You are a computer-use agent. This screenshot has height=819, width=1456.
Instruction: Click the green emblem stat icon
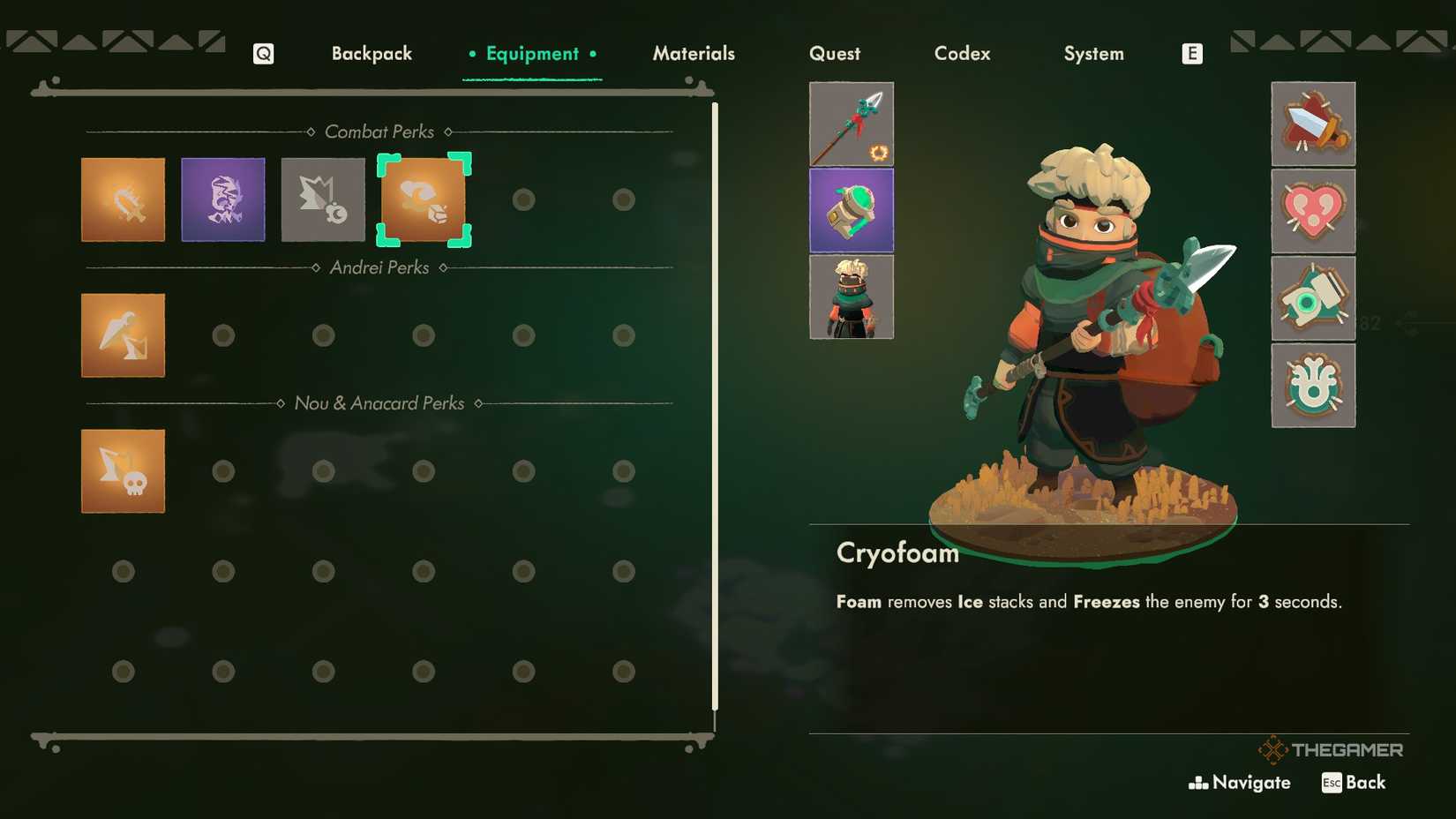(1313, 386)
